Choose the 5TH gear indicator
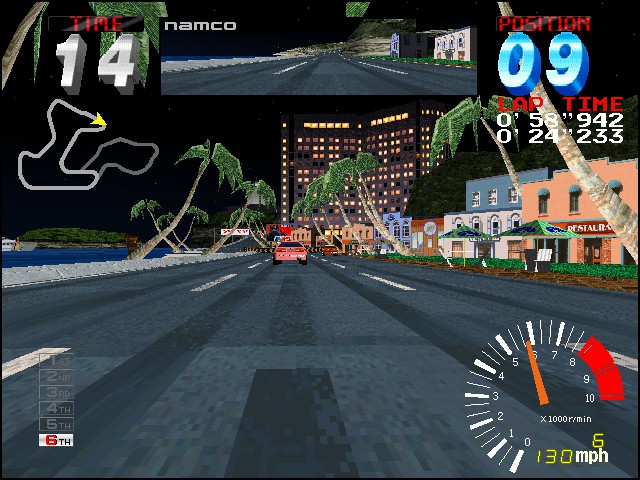The height and width of the screenshot is (480, 640). click(x=57, y=424)
